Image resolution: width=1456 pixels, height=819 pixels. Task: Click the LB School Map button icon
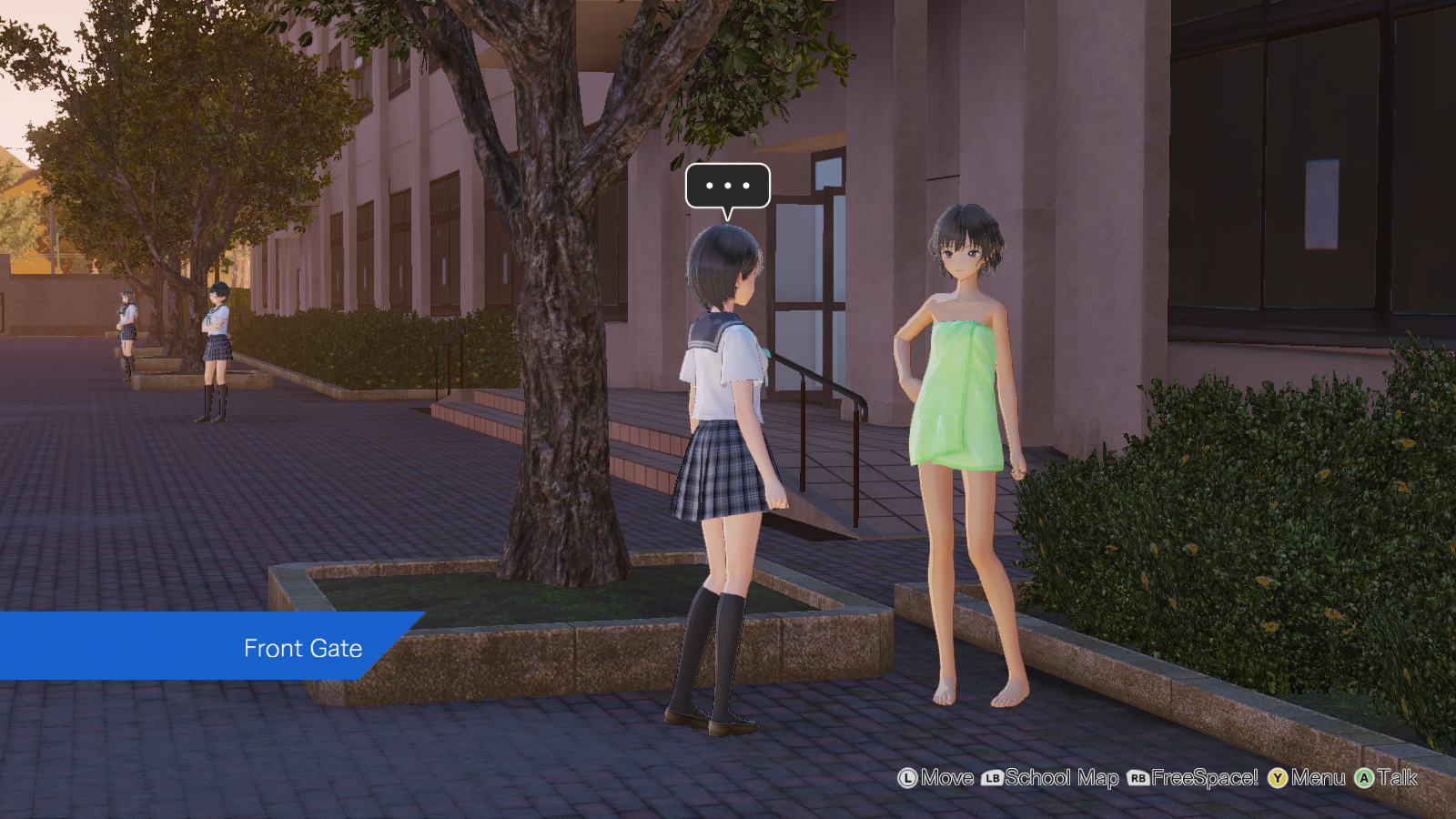coord(994,779)
